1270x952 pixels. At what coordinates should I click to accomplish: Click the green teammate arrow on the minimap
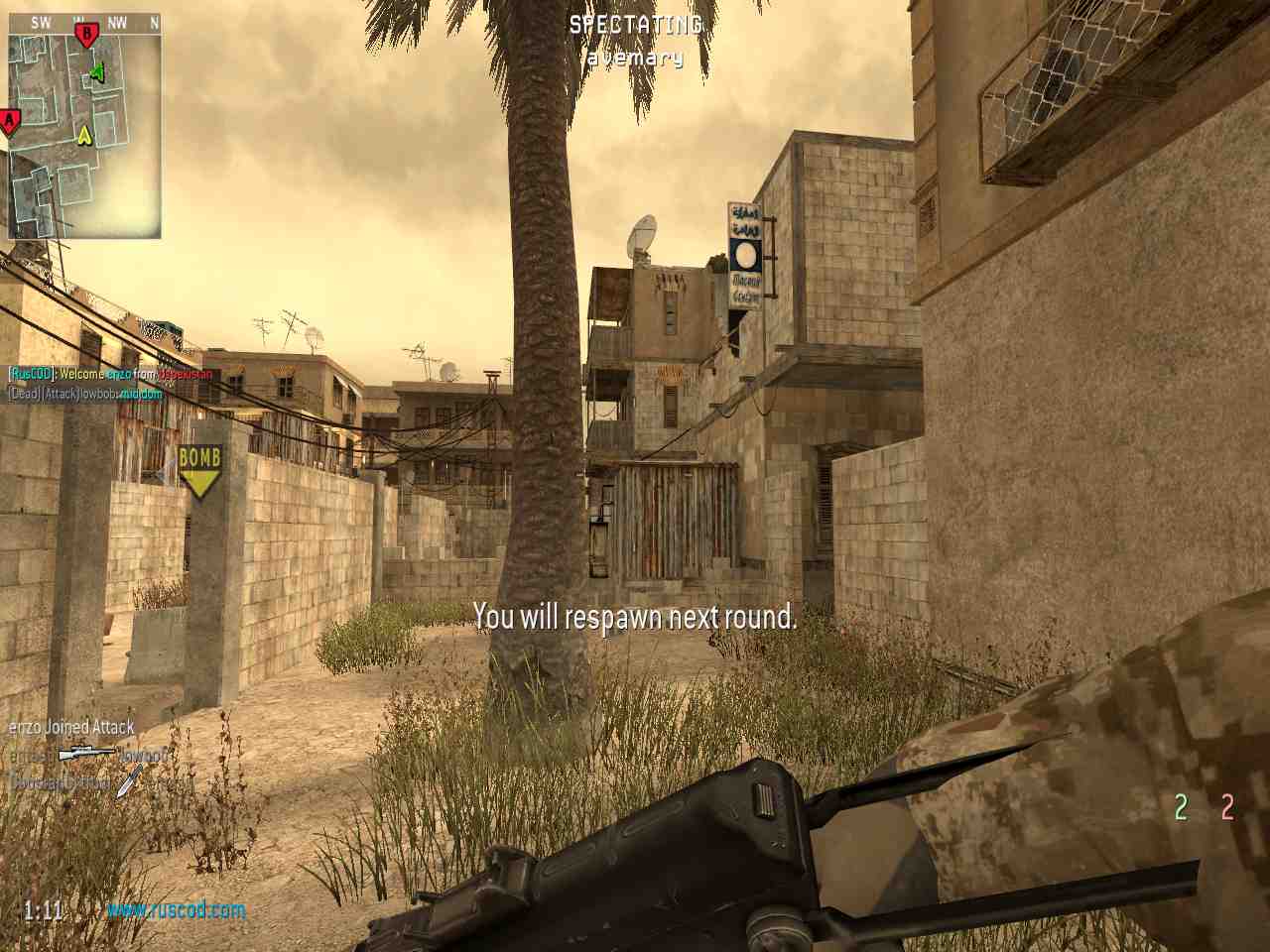(x=96, y=71)
